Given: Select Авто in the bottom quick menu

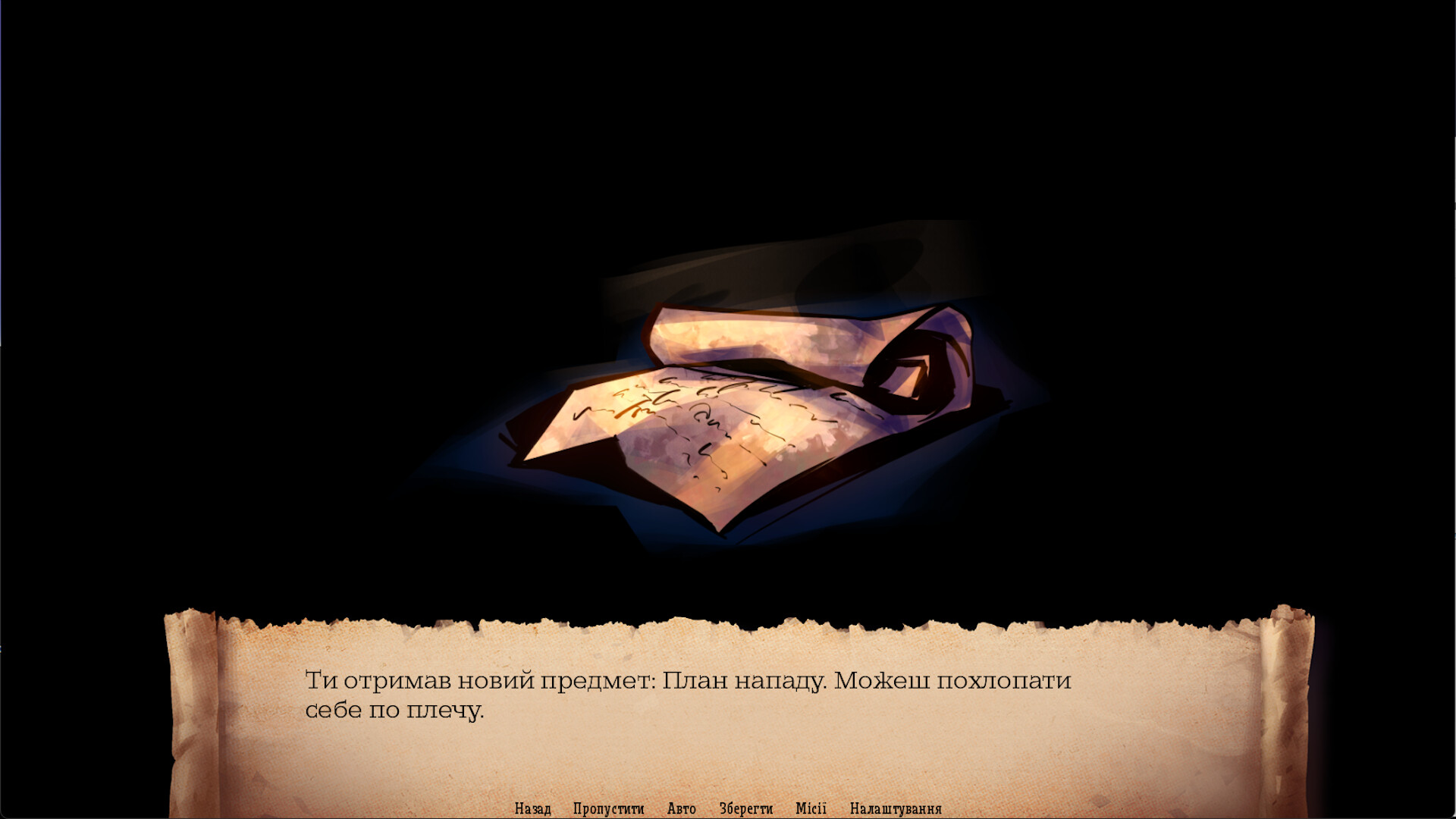Looking at the screenshot, I should pyautogui.click(x=681, y=808).
